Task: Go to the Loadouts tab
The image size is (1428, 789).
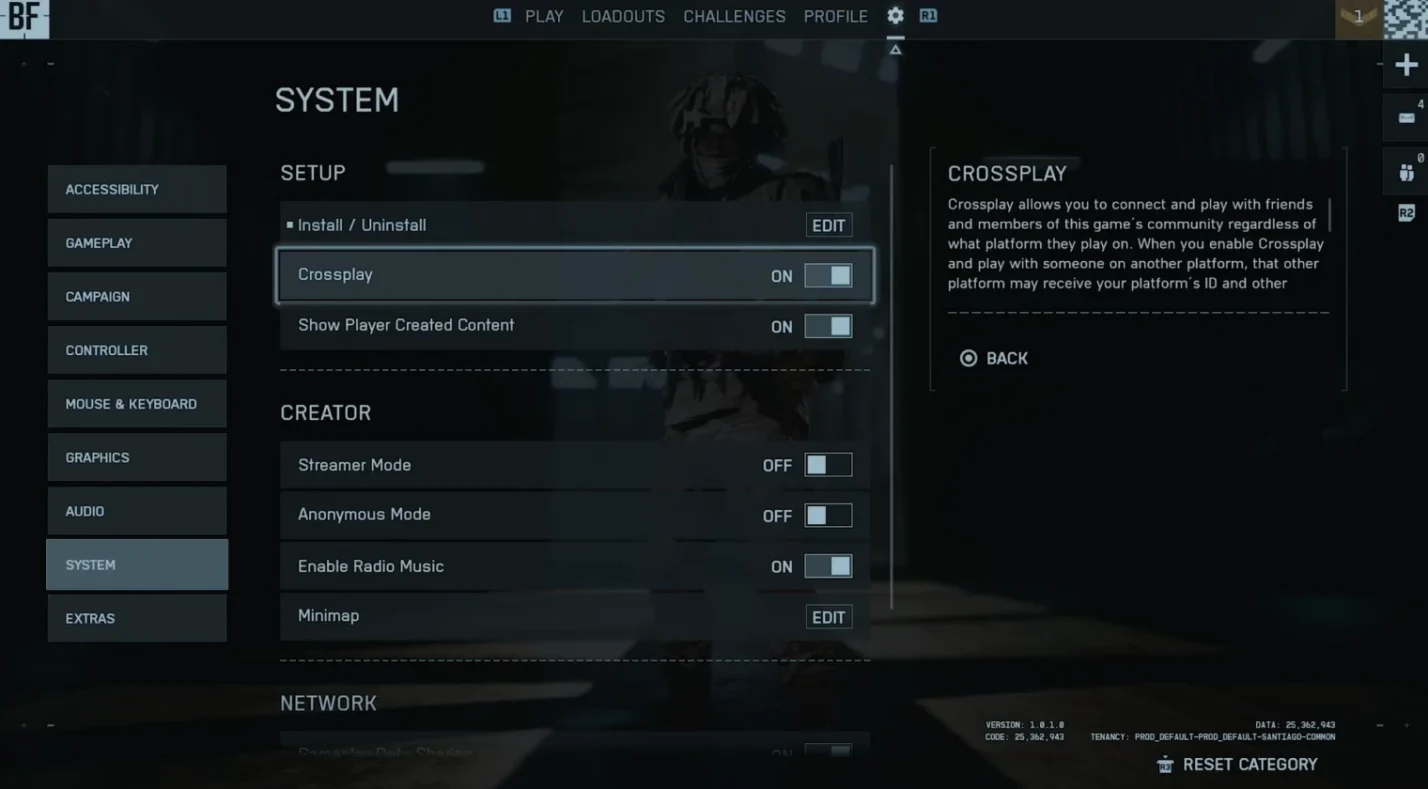Action: pos(623,17)
